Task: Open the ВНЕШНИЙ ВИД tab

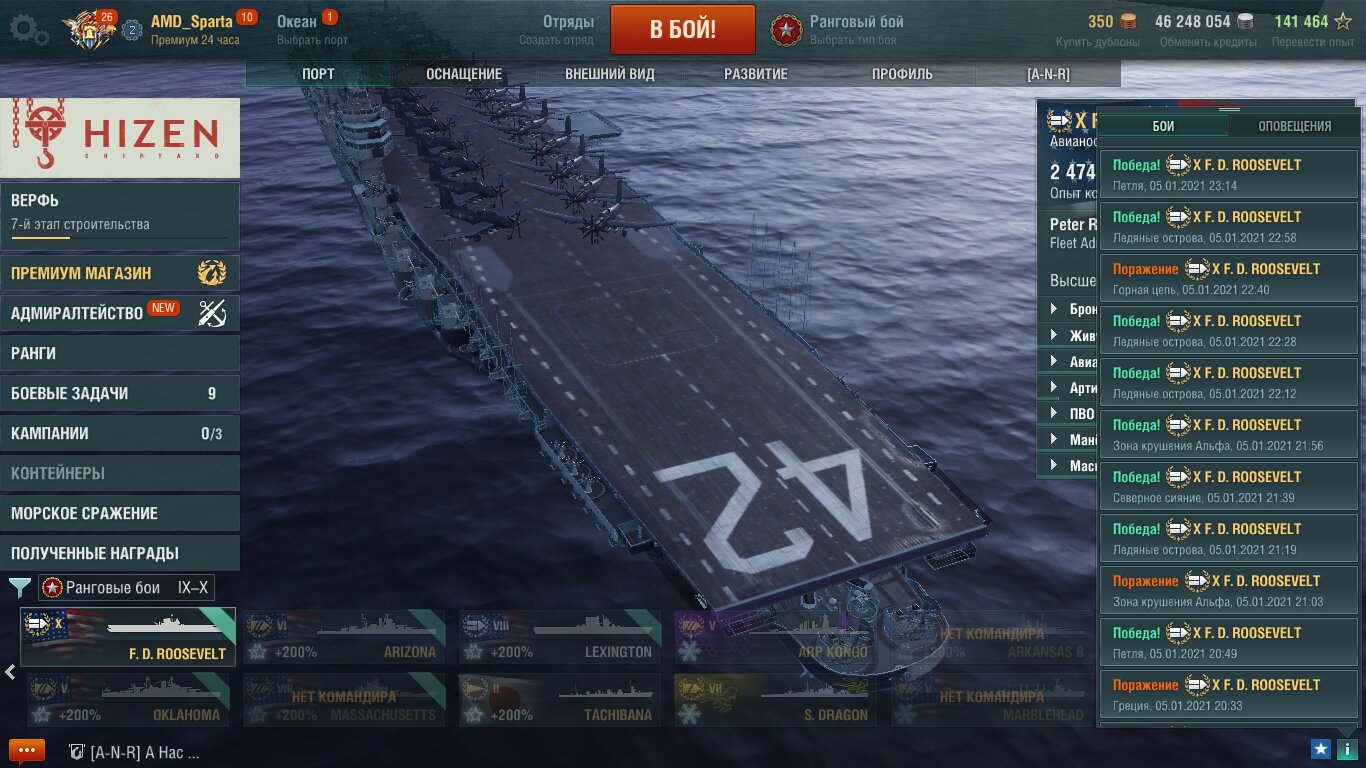Action: pos(611,74)
